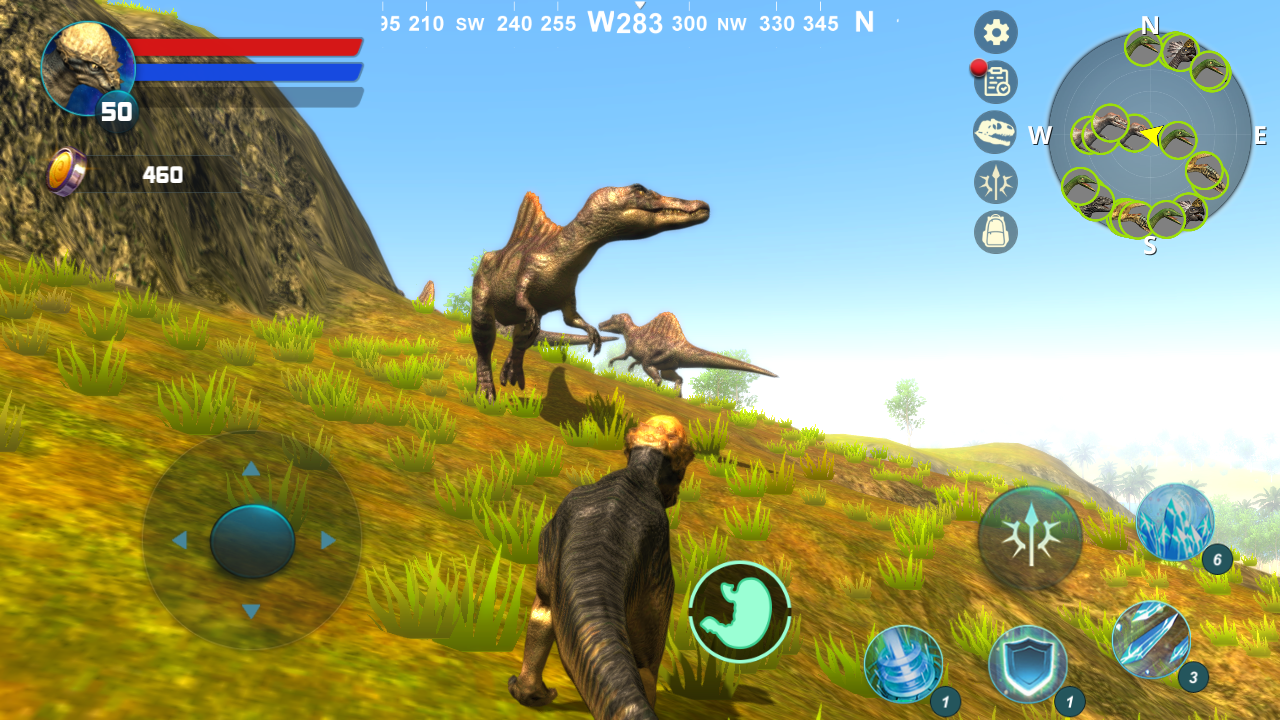Tap the level 50 badge
The image size is (1280, 720).
(117, 112)
